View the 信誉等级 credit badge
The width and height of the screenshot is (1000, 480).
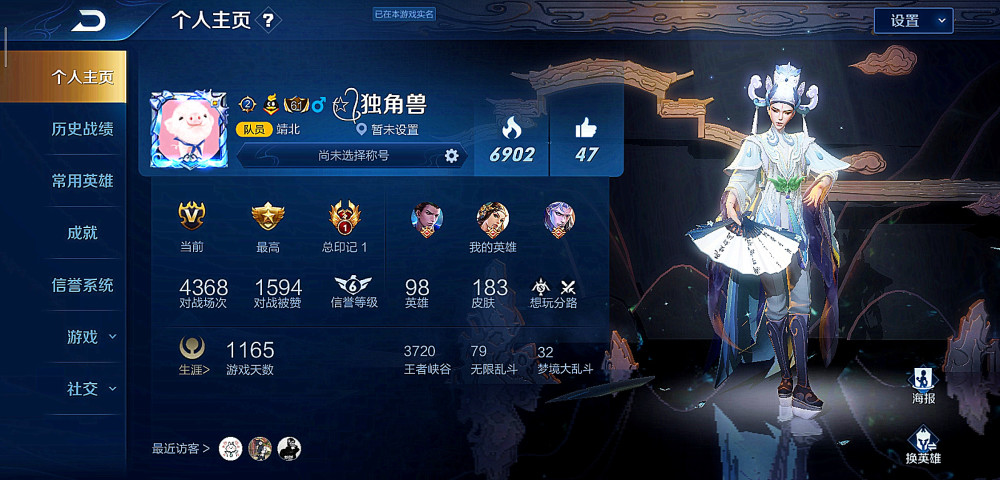point(353,290)
